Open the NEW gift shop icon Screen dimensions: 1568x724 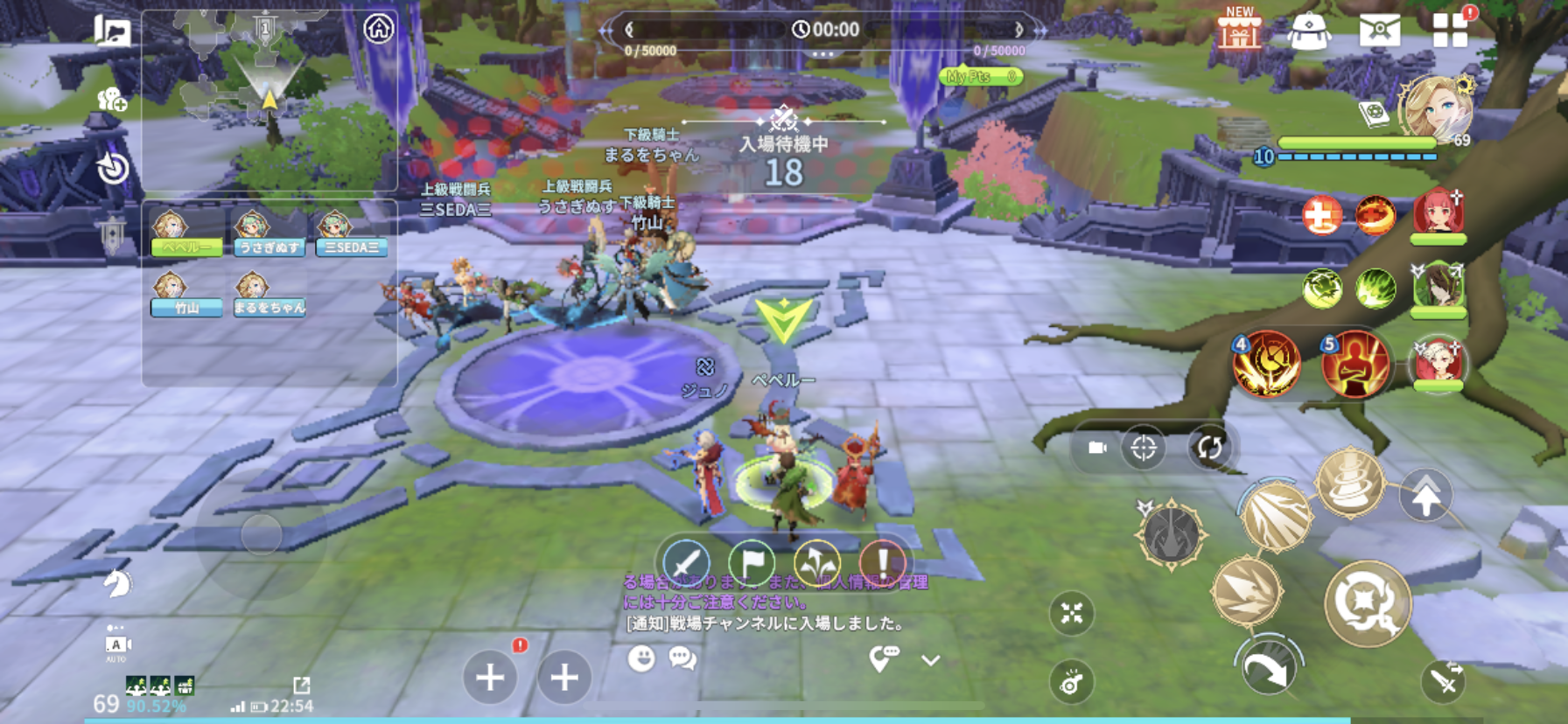pyautogui.click(x=1240, y=30)
